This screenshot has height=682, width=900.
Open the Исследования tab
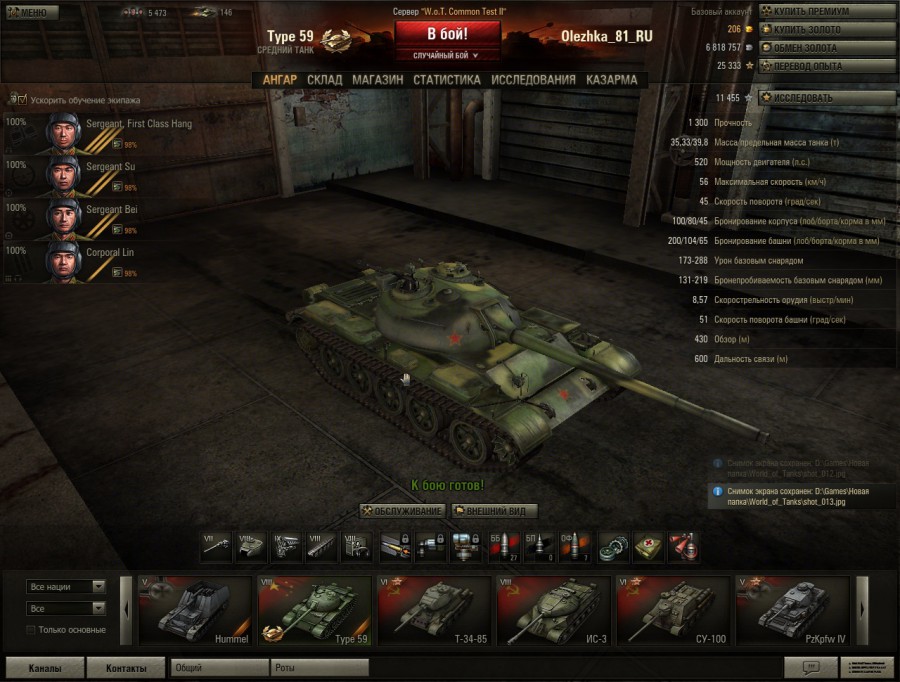(x=533, y=80)
